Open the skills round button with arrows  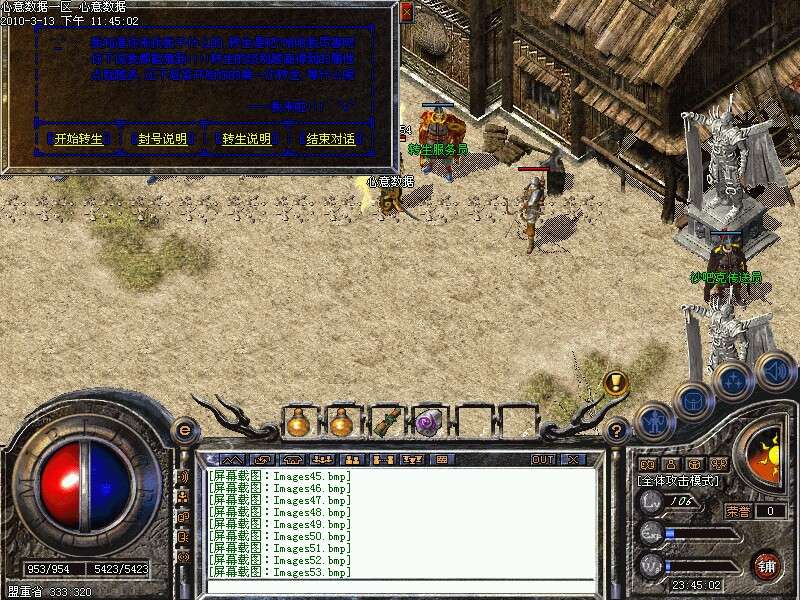[x=733, y=381]
